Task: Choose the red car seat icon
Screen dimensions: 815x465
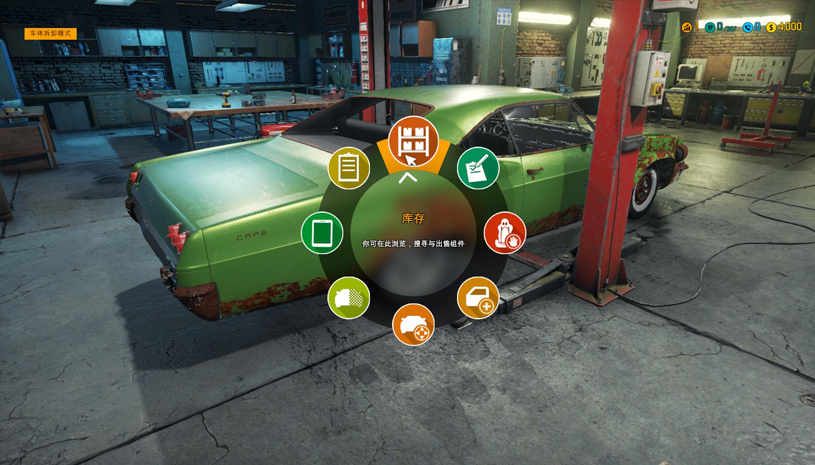Action: 505,233
